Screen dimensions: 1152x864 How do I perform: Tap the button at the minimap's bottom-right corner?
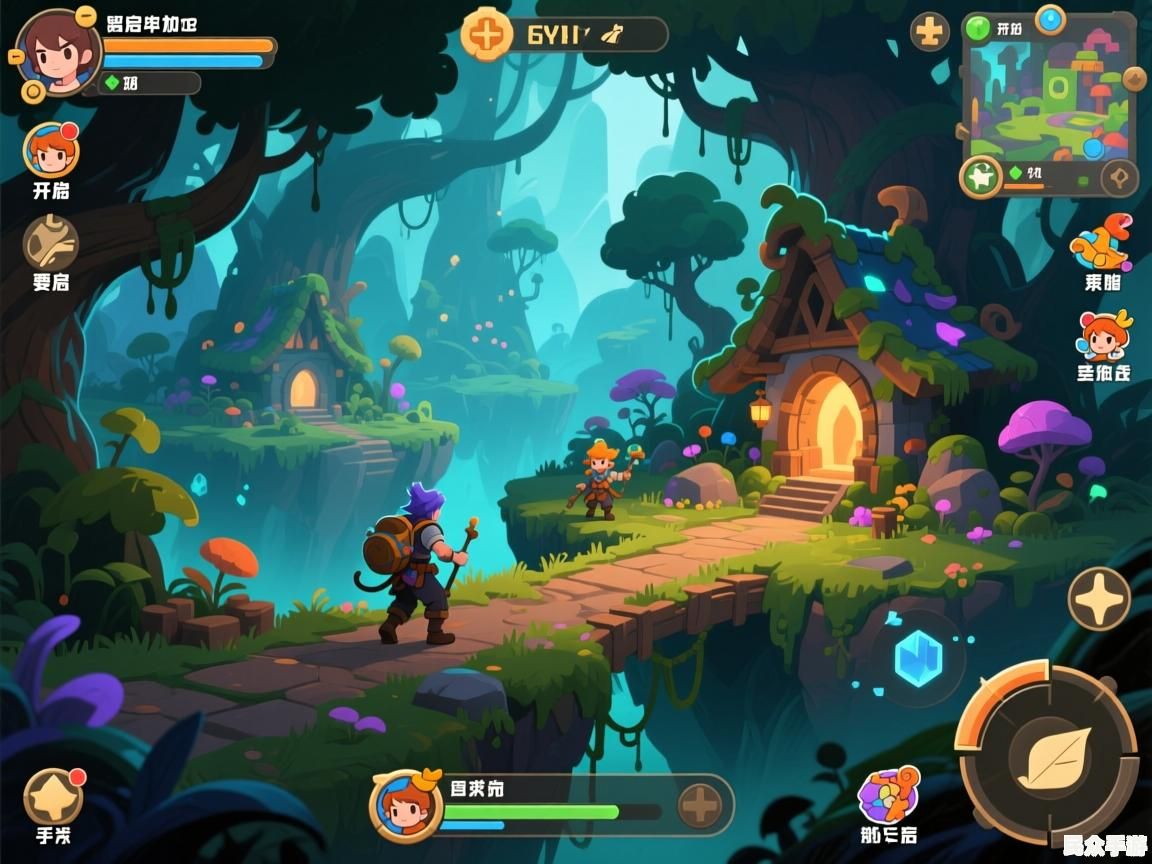(1119, 178)
